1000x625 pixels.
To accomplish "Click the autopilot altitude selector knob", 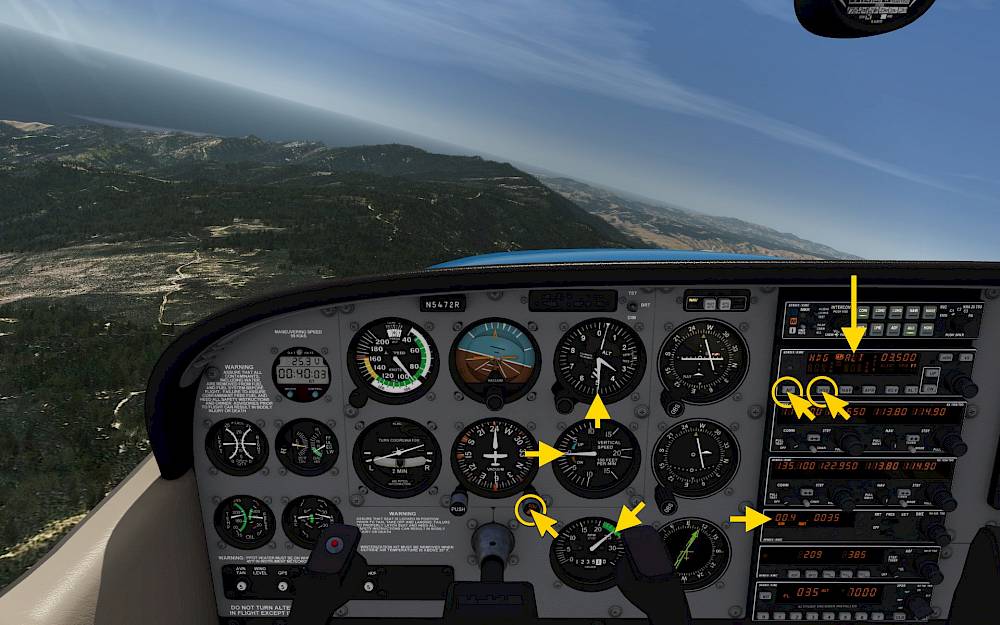I will [961, 381].
